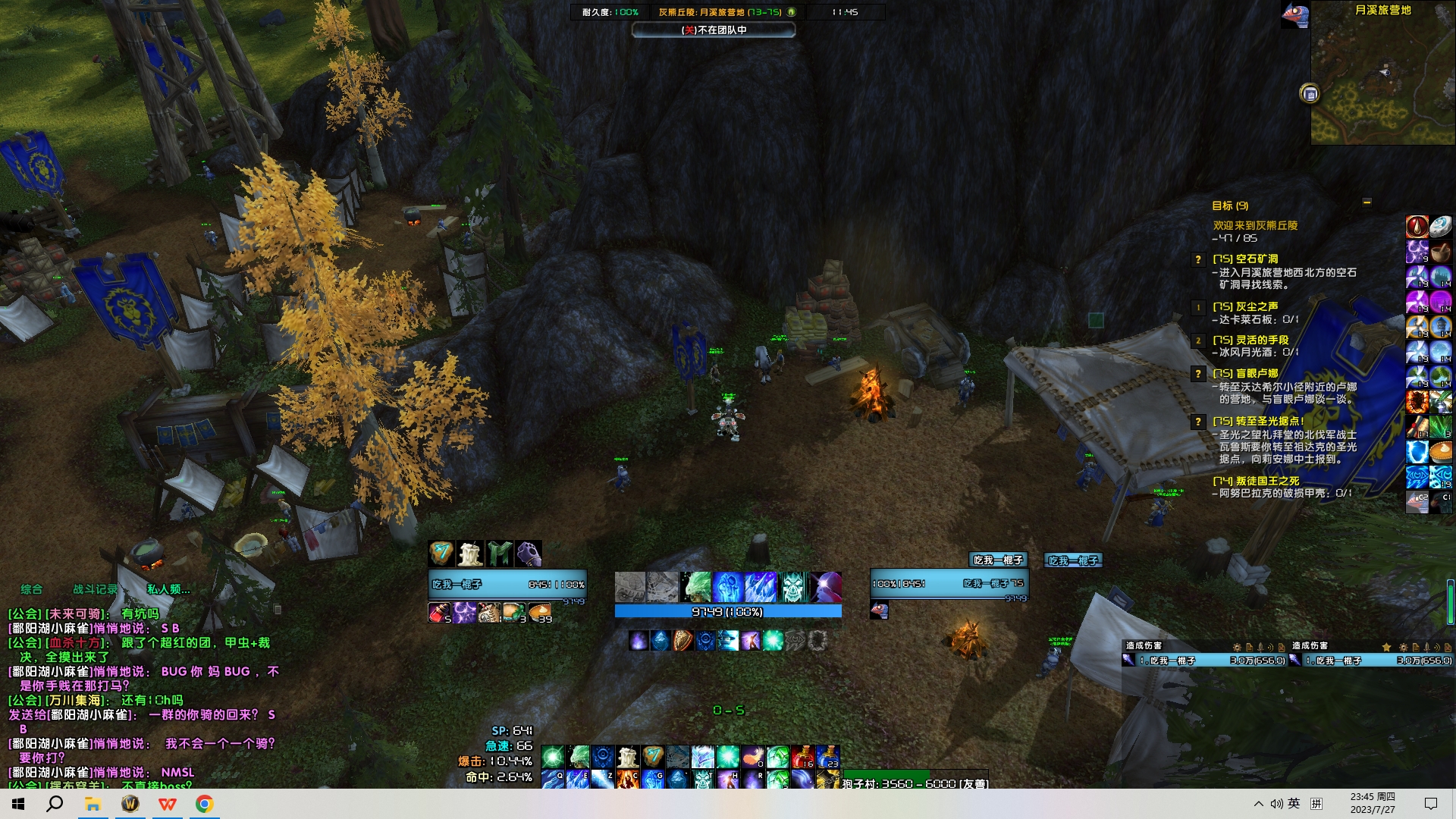Click the 不在团队中 raid status bar
Image resolution: width=1456 pixels, height=819 pixels.
tap(714, 30)
